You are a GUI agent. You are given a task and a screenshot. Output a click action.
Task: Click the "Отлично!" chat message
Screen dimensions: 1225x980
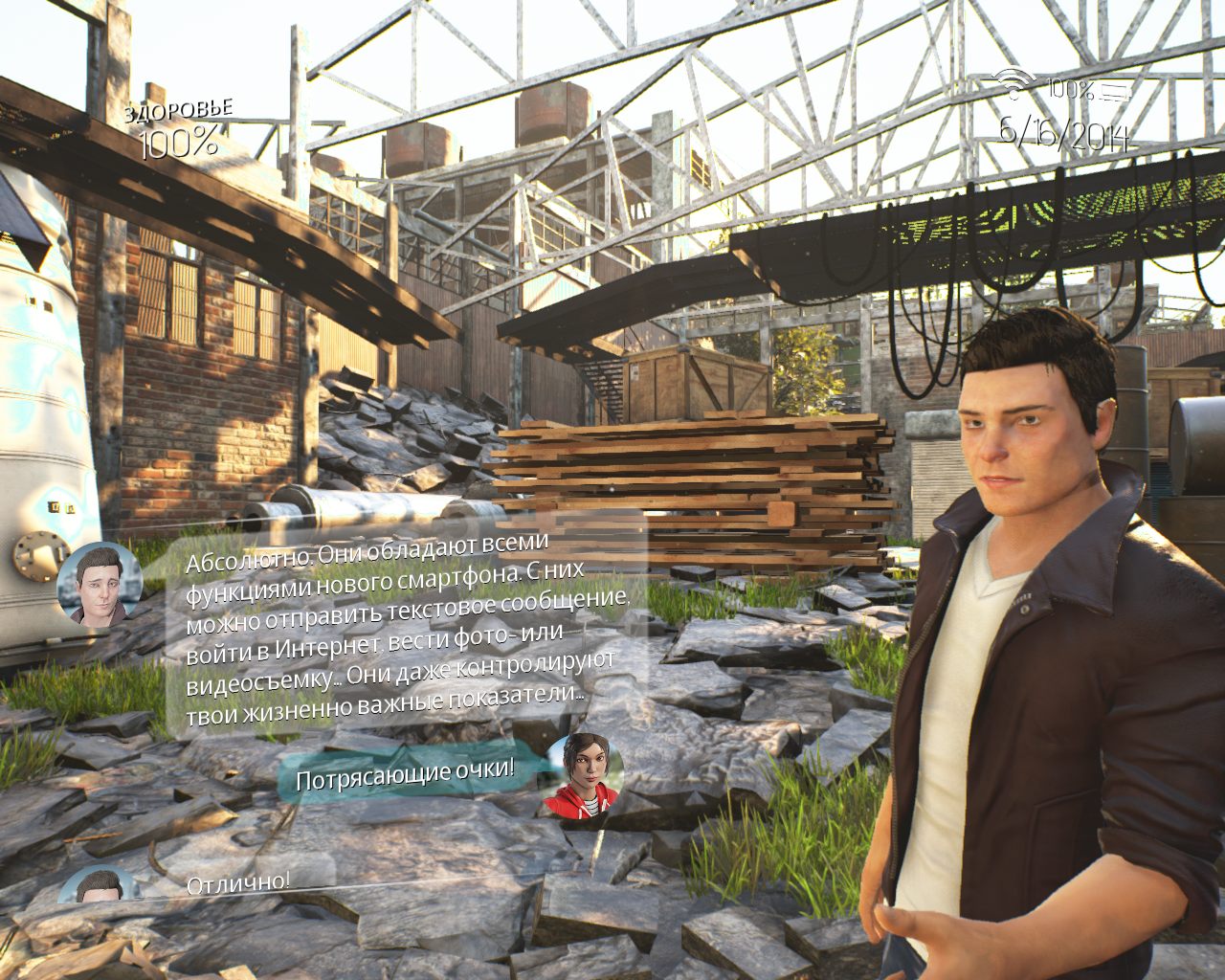pyautogui.click(x=238, y=882)
